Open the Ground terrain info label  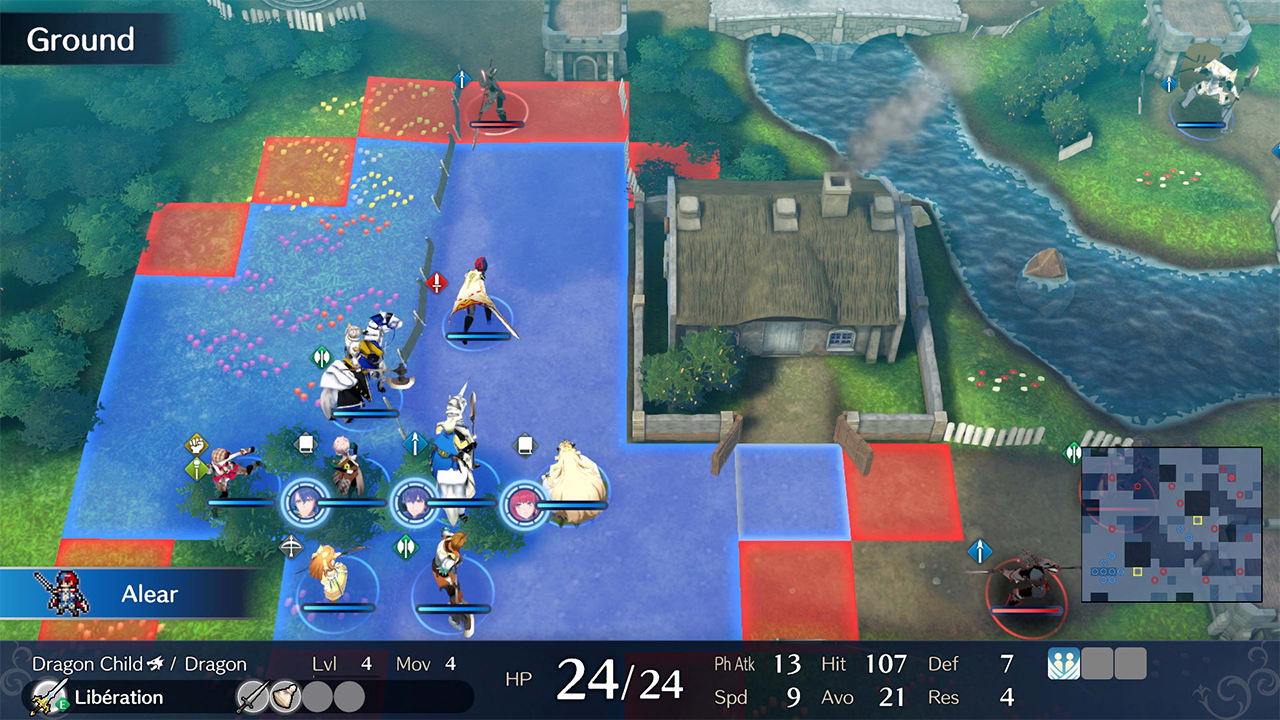[80, 40]
